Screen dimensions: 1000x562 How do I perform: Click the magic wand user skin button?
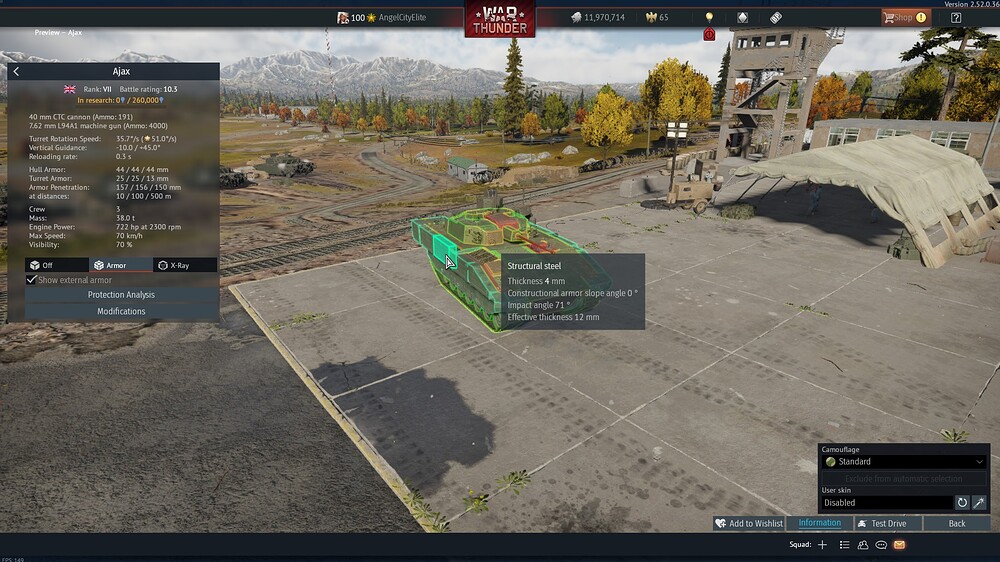click(979, 503)
